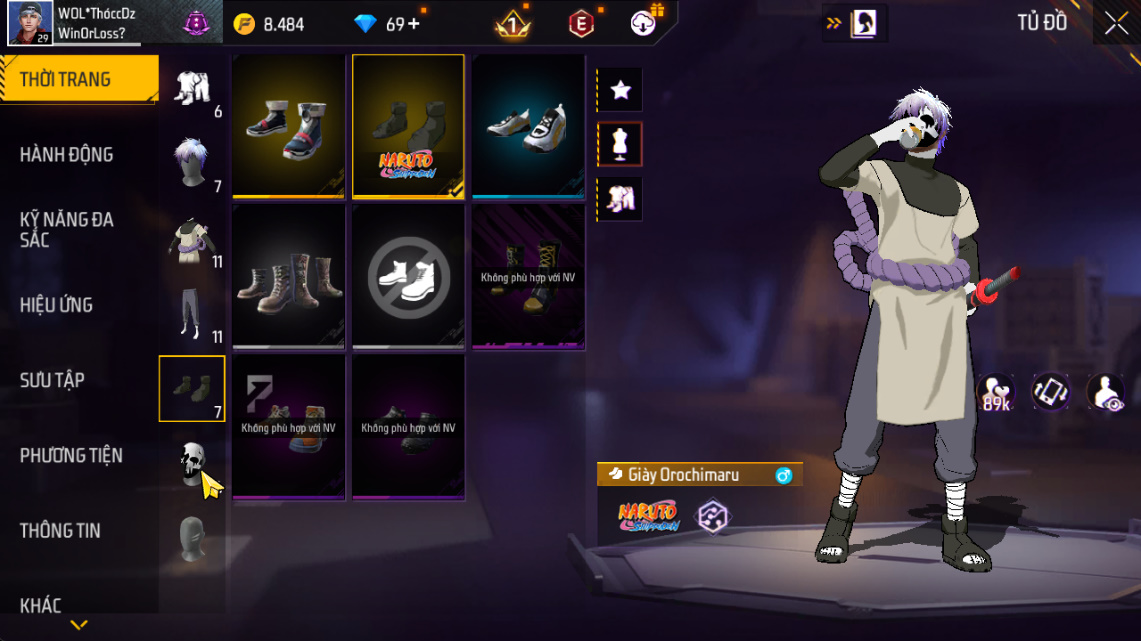Screen dimensions: 1141x641
Task: Select the brown lace-up boots
Action: tap(289, 277)
